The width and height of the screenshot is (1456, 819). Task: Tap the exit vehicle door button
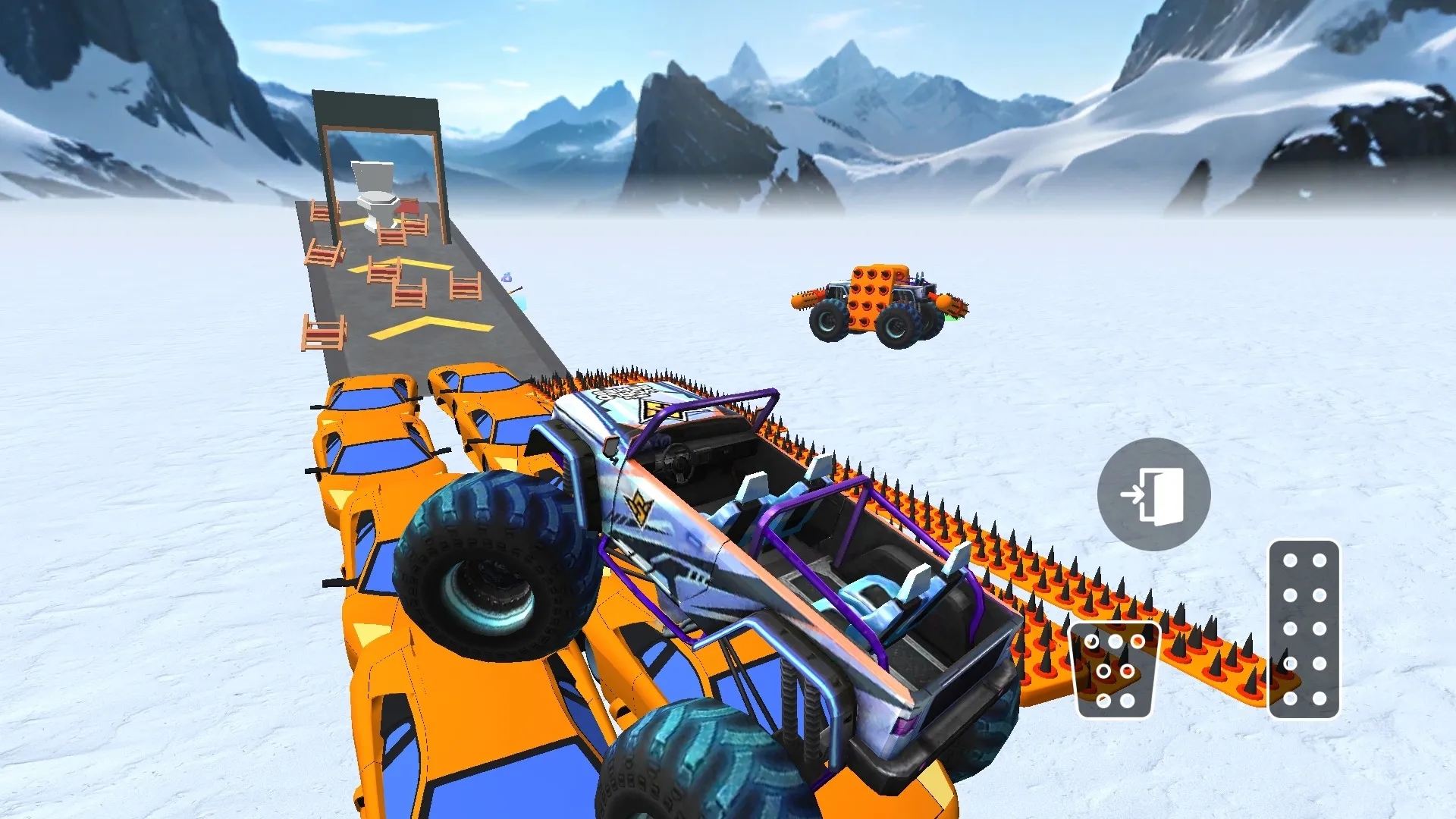(x=1153, y=494)
